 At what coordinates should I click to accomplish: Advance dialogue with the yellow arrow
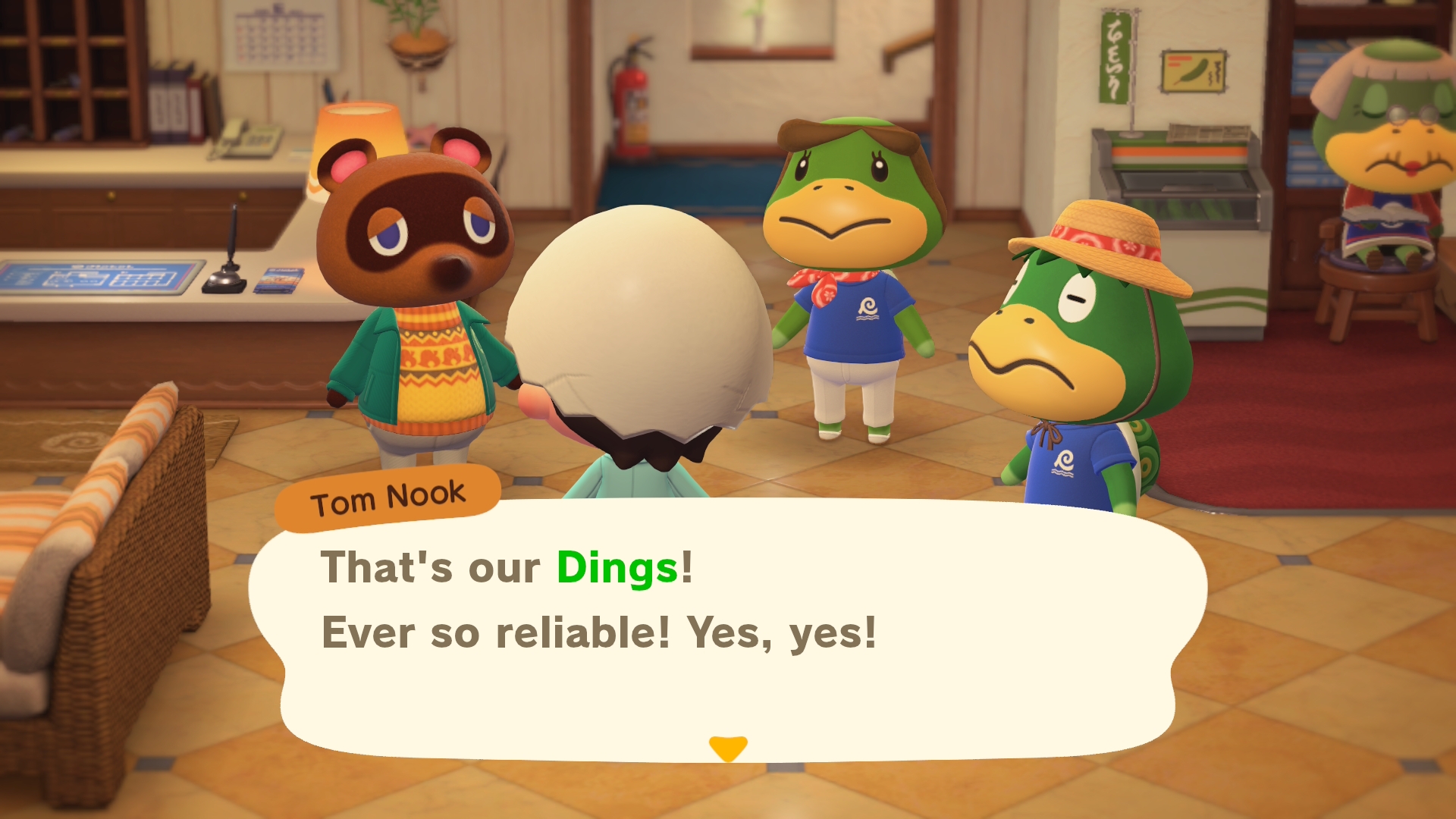click(x=727, y=748)
